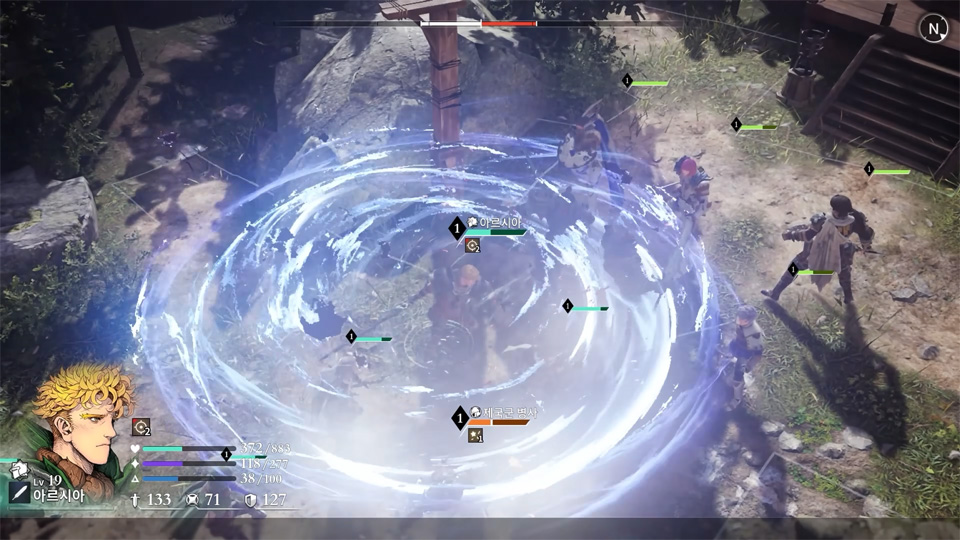This screenshot has height=540, width=960.
Task: Click the 아르시아 nameplate above the unit
Action: coord(498,222)
